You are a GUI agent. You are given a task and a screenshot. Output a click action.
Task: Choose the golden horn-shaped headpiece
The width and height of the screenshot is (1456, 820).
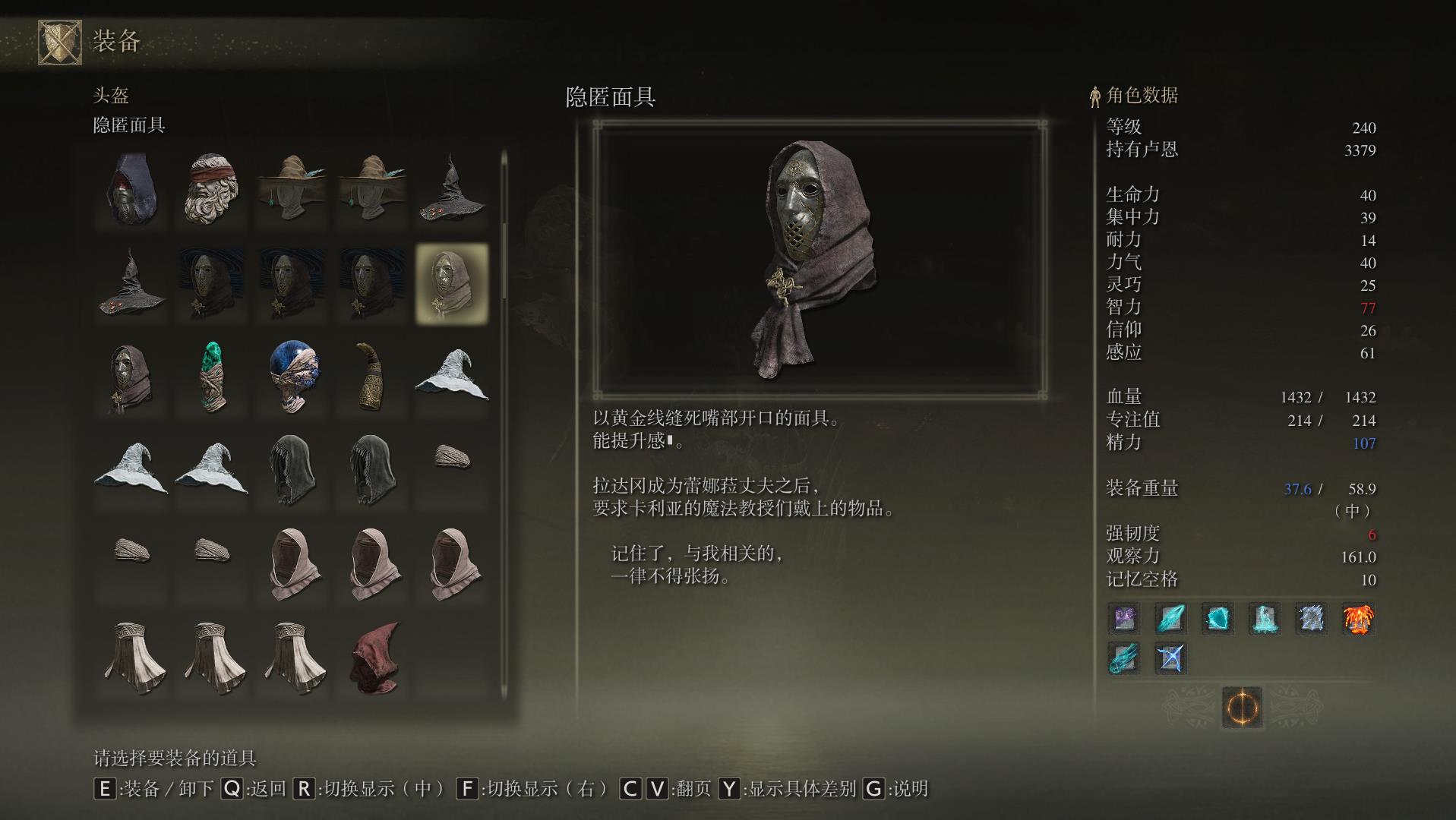click(372, 377)
